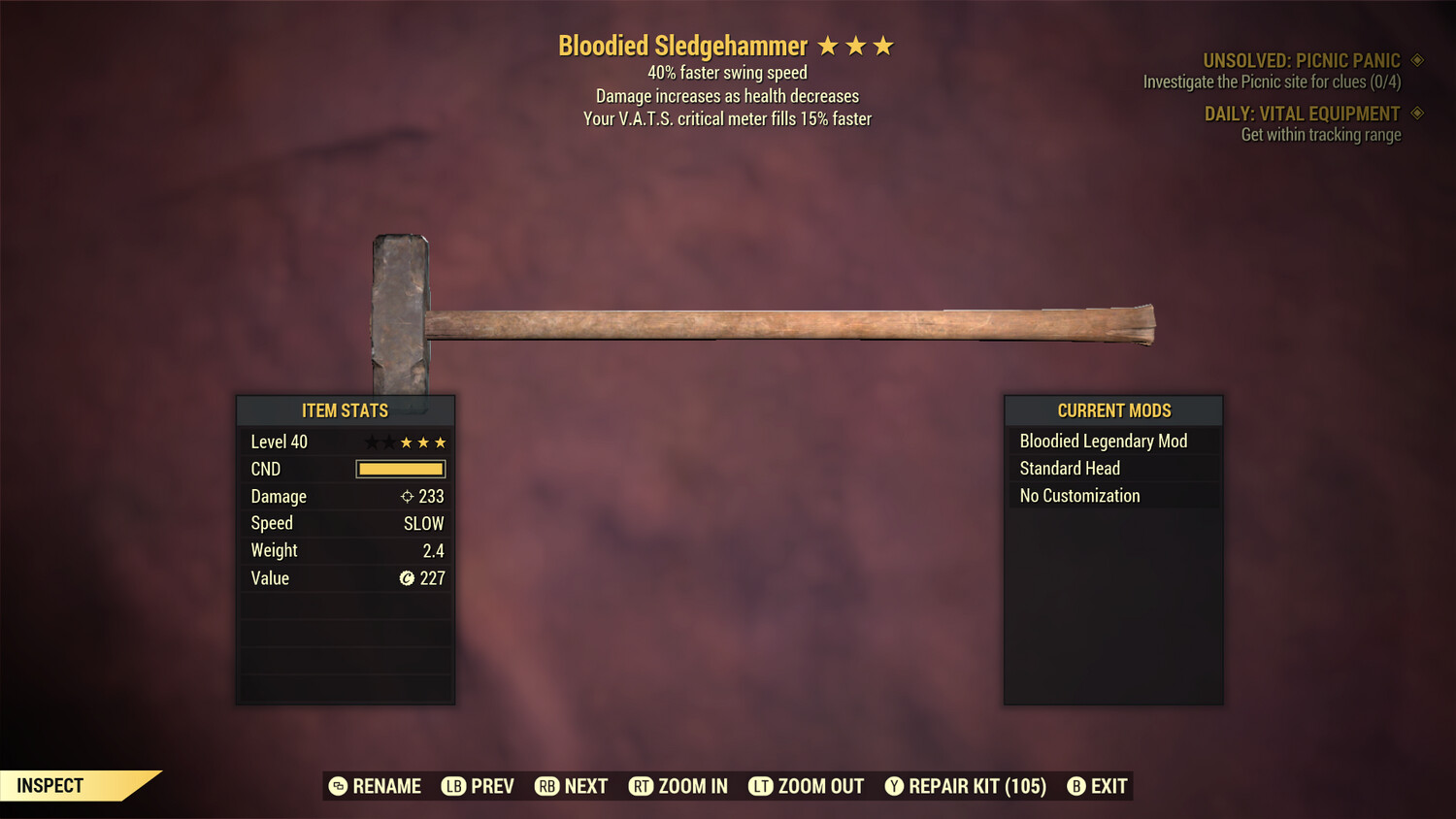
Task: Click the yellow CND condition bar
Action: [x=400, y=469]
